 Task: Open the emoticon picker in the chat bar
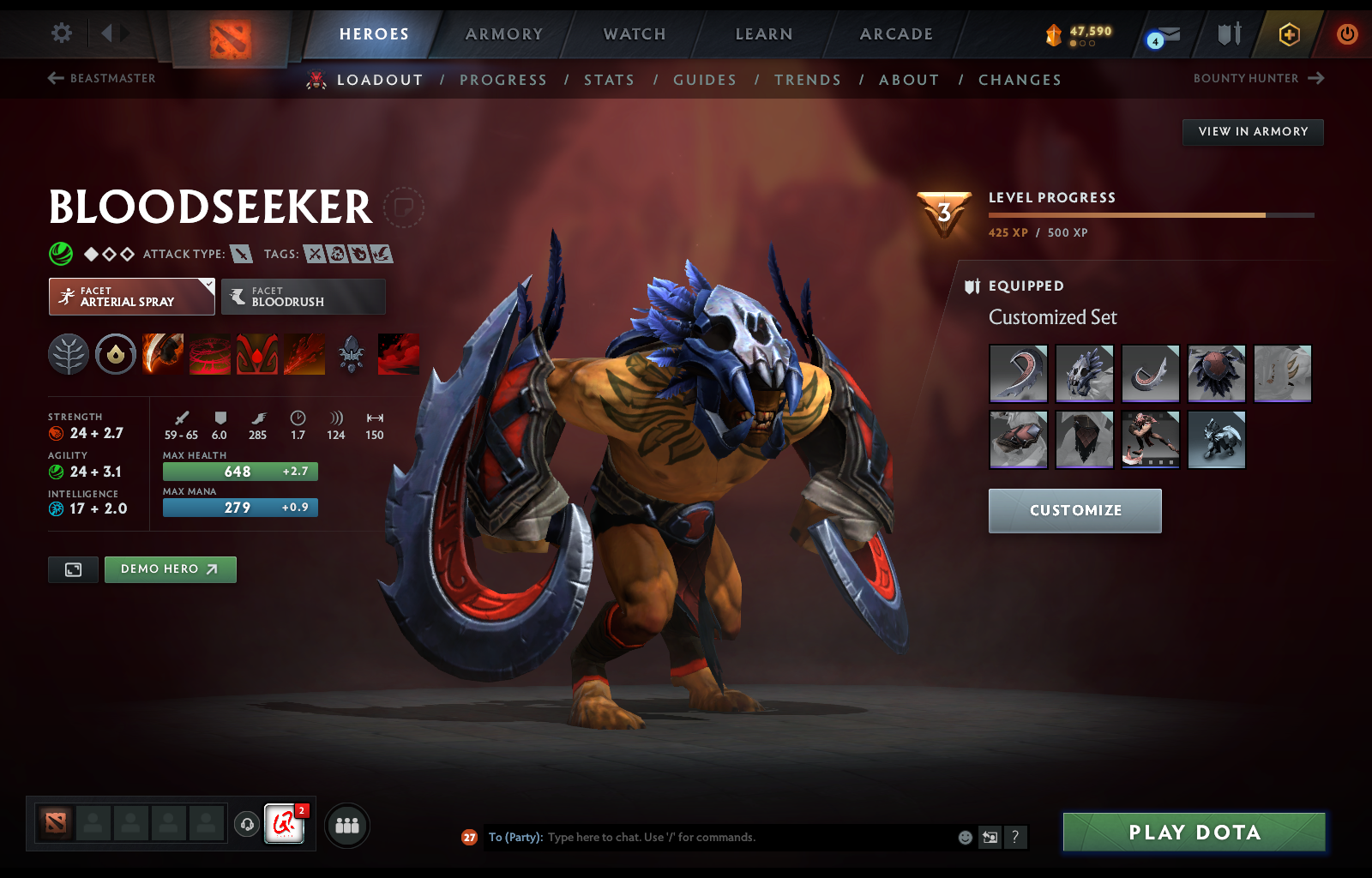pos(964,838)
